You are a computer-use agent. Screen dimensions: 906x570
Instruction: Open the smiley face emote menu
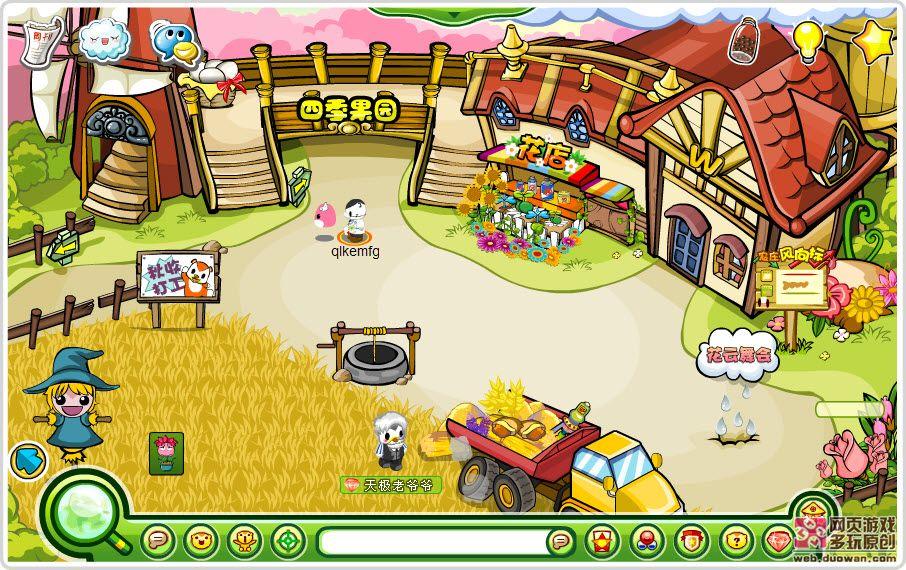click(x=202, y=541)
